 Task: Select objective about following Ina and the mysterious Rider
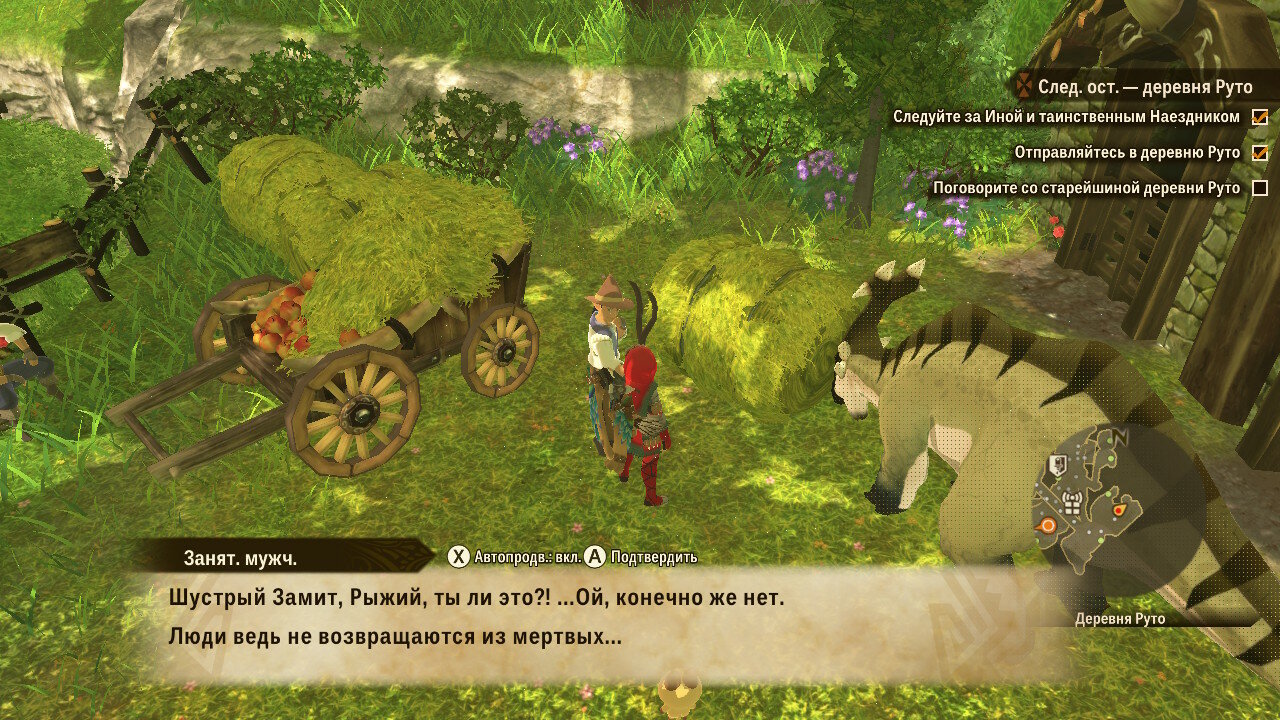tap(1066, 117)
